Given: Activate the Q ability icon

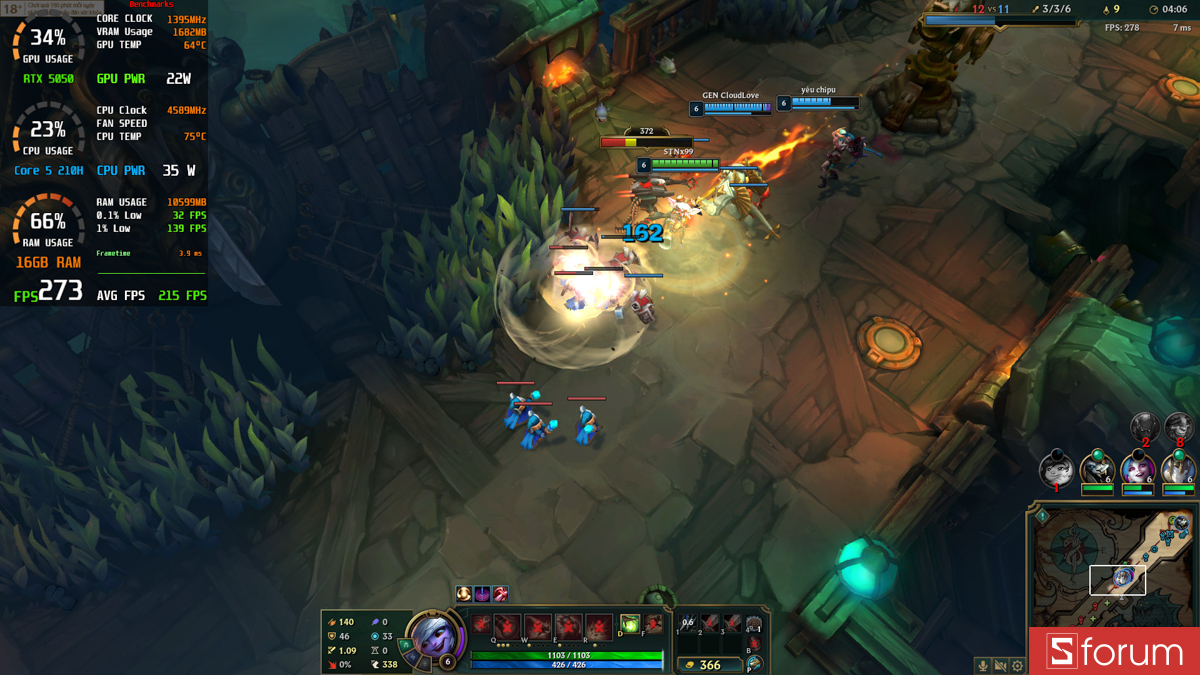Looking at the screenshot, I should (507, 626).
